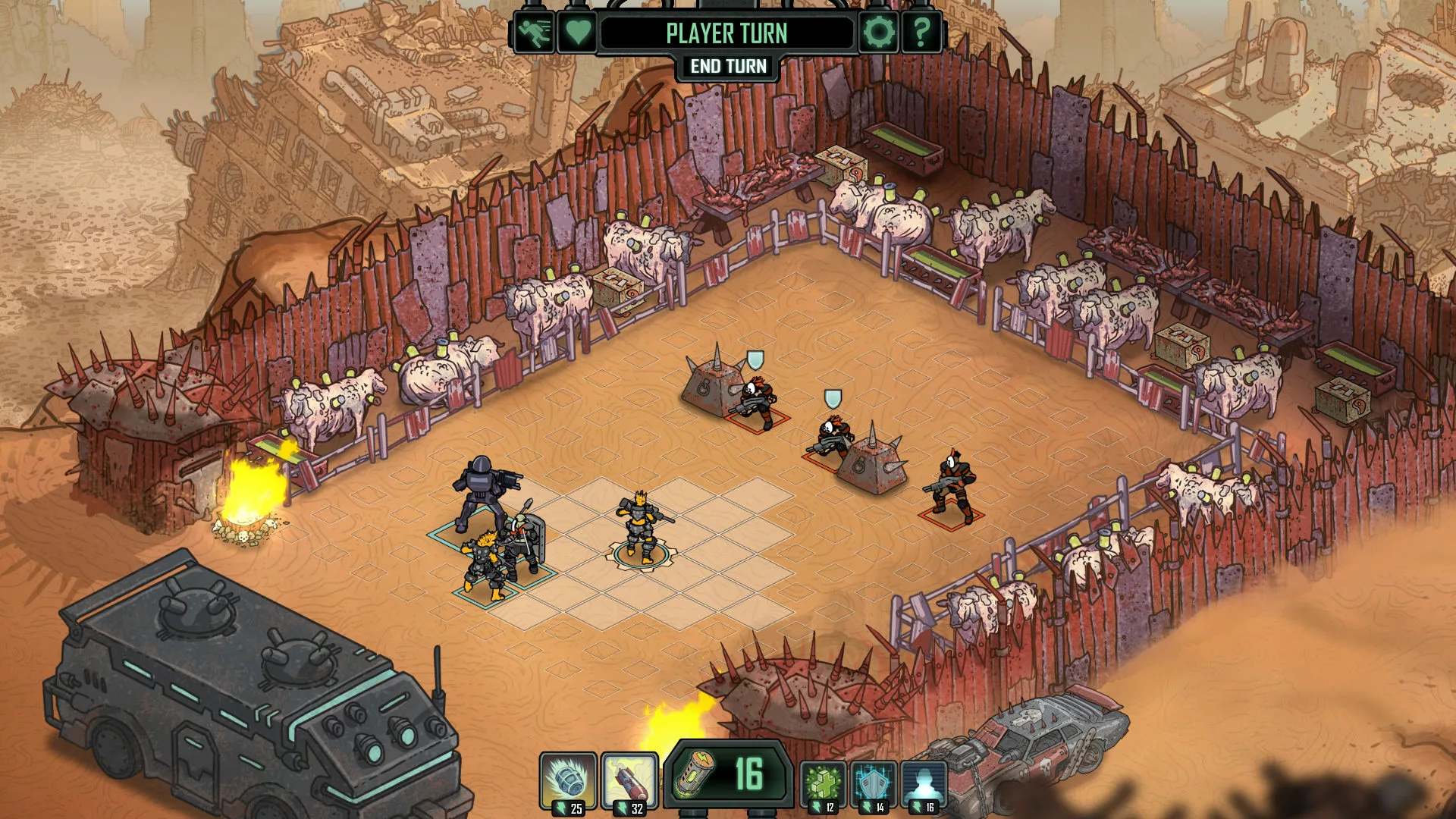The width and height of the screenshot is (1456, 819).
Task: Open the question mark help
Action: coord(921,33)
